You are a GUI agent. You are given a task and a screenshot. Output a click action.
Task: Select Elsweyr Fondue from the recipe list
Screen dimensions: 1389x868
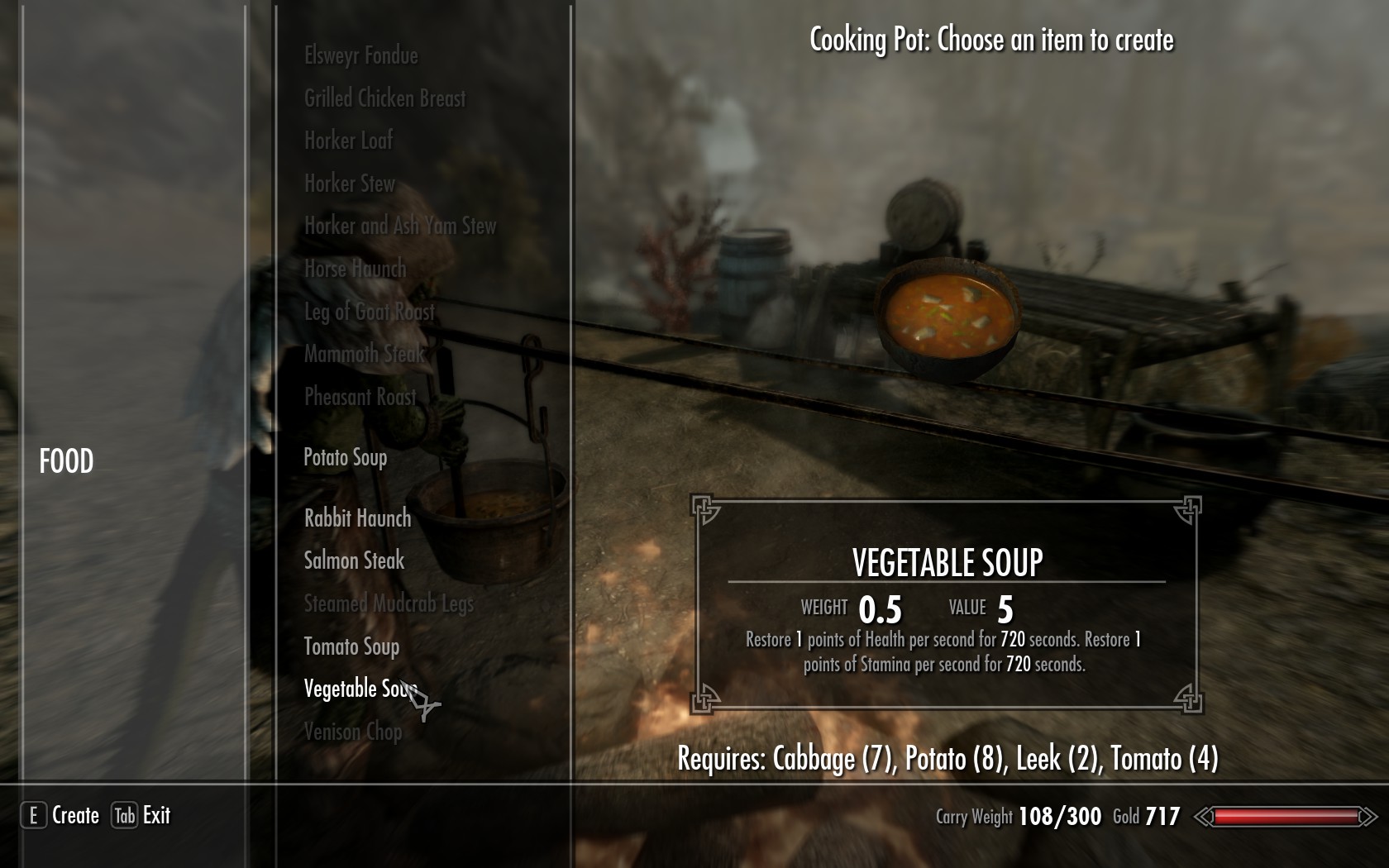(361, 55)
